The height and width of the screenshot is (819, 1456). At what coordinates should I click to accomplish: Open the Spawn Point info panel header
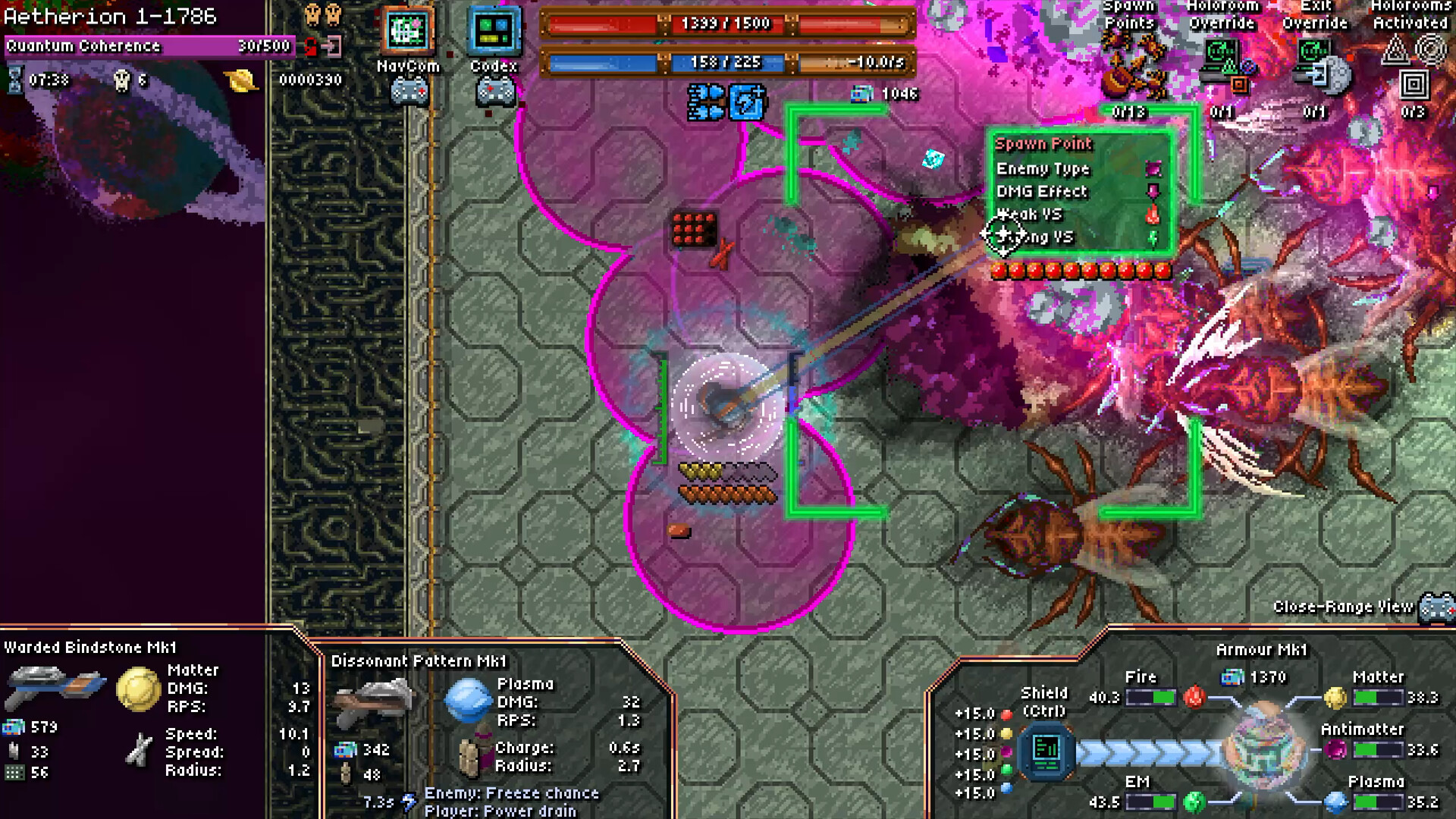pyautogui.click(x=1045, y=143)
